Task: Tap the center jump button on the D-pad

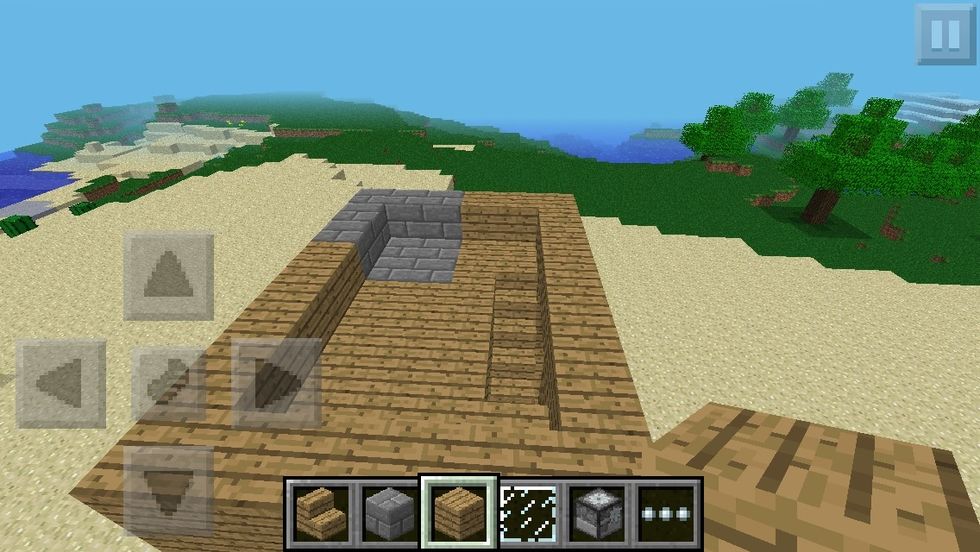Action: coord(168,383)
